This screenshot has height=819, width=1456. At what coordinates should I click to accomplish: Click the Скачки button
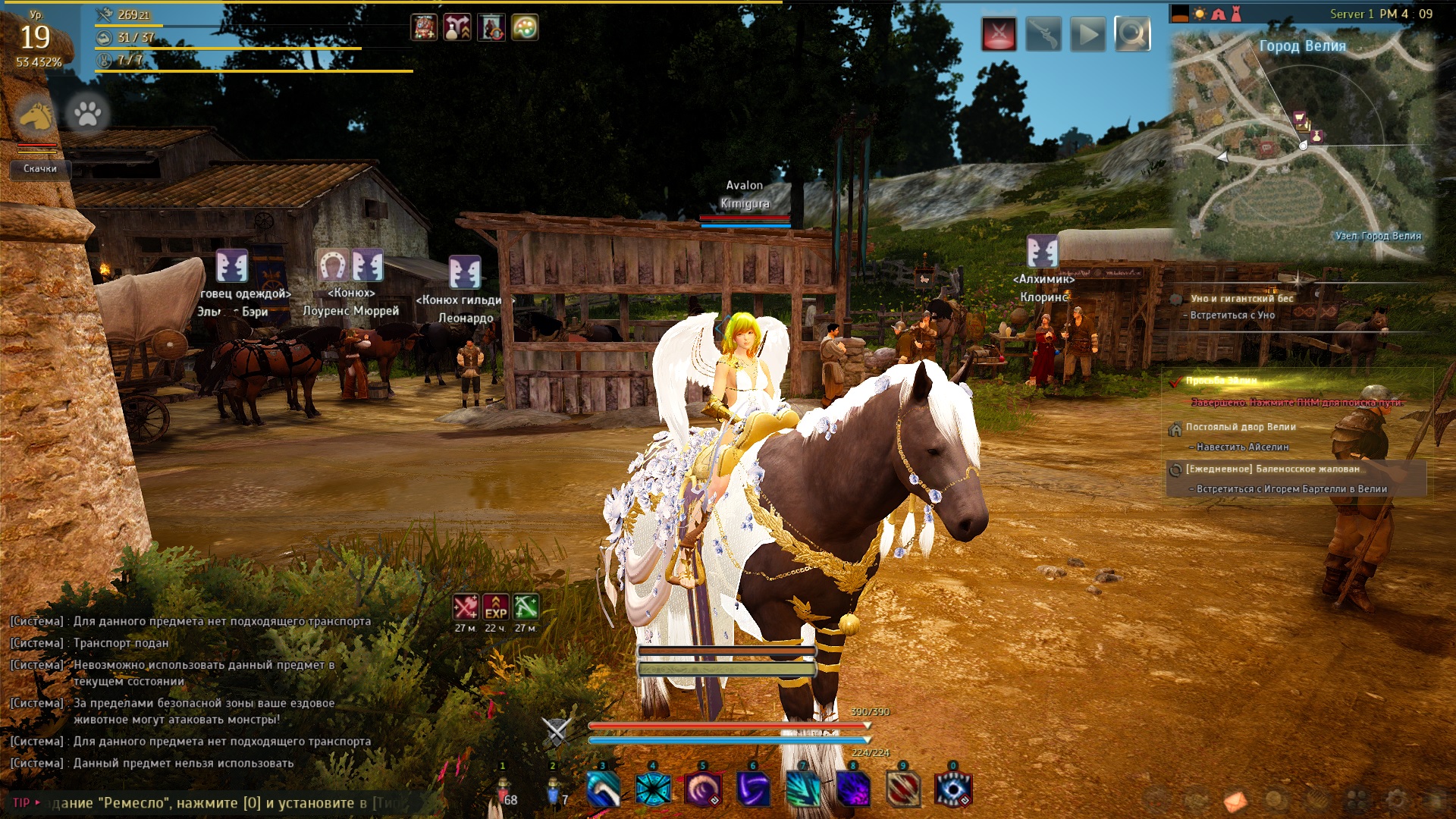[x=40, y=168]
